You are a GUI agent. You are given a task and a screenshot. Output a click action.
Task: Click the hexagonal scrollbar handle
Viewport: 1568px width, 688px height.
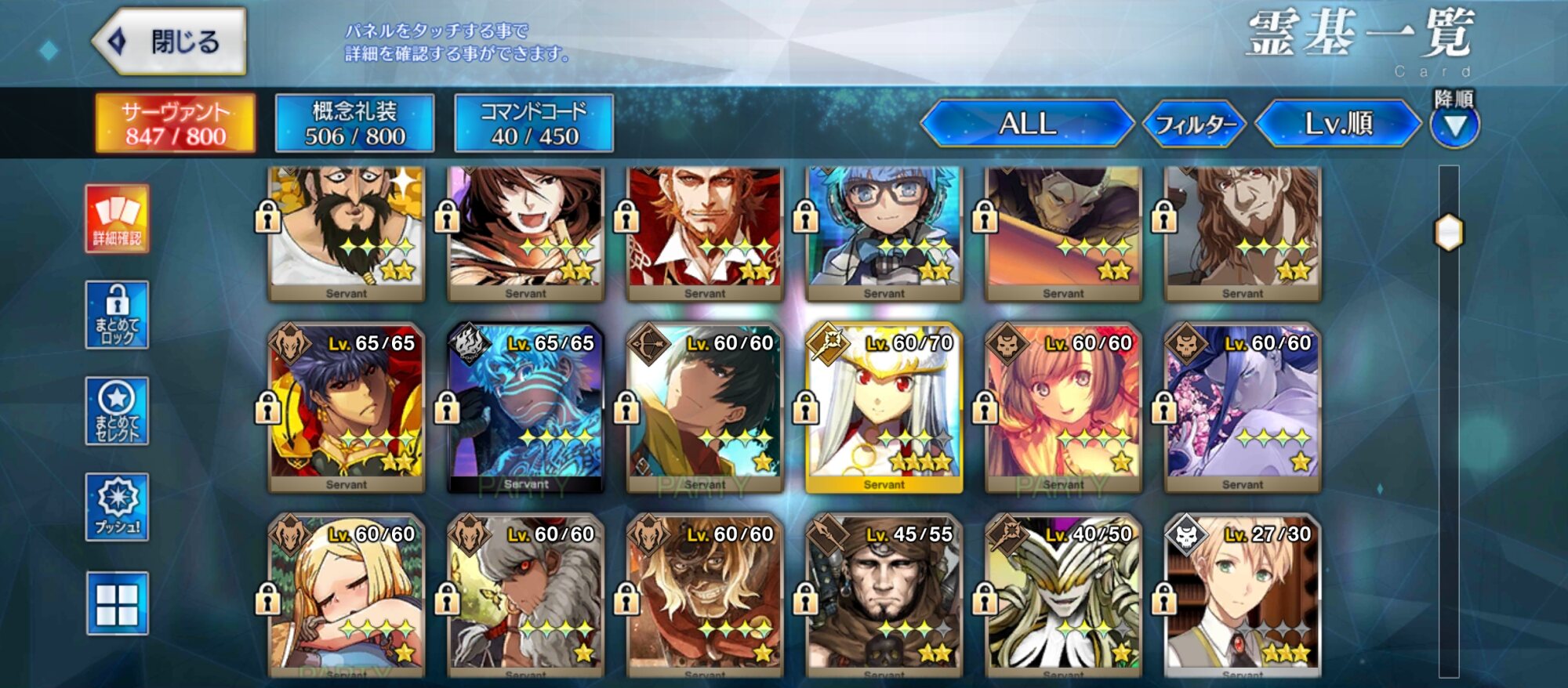pos(1449,233)
